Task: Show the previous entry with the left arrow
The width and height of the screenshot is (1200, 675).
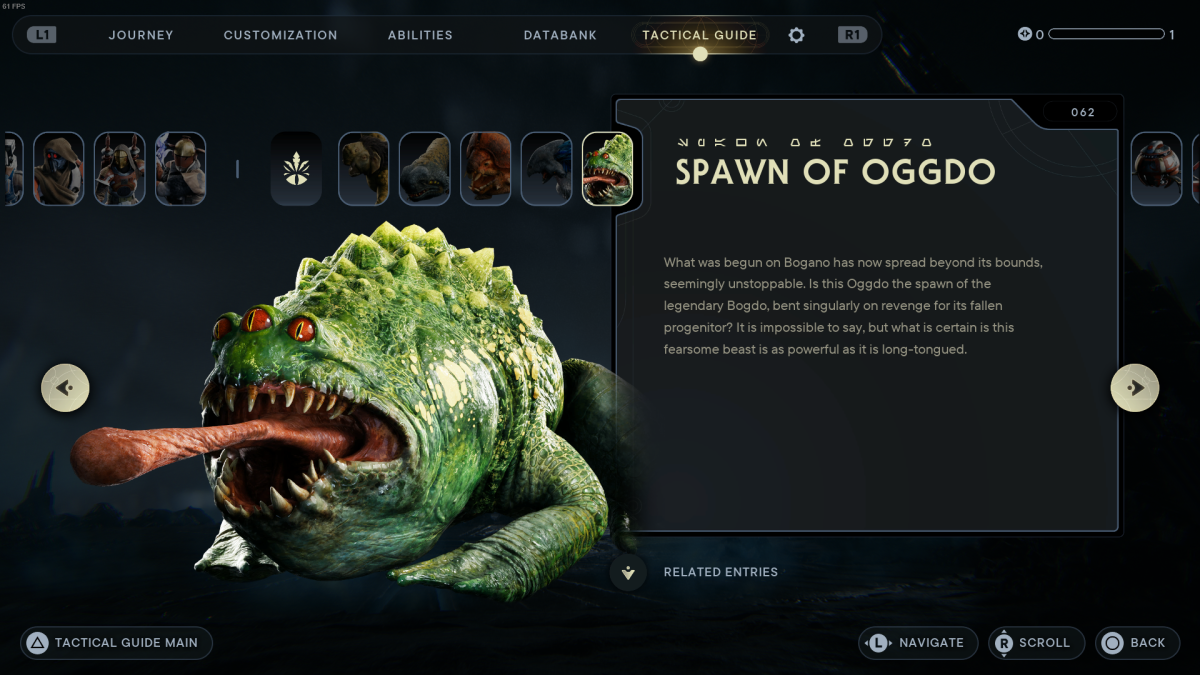Action: point(65,388)
